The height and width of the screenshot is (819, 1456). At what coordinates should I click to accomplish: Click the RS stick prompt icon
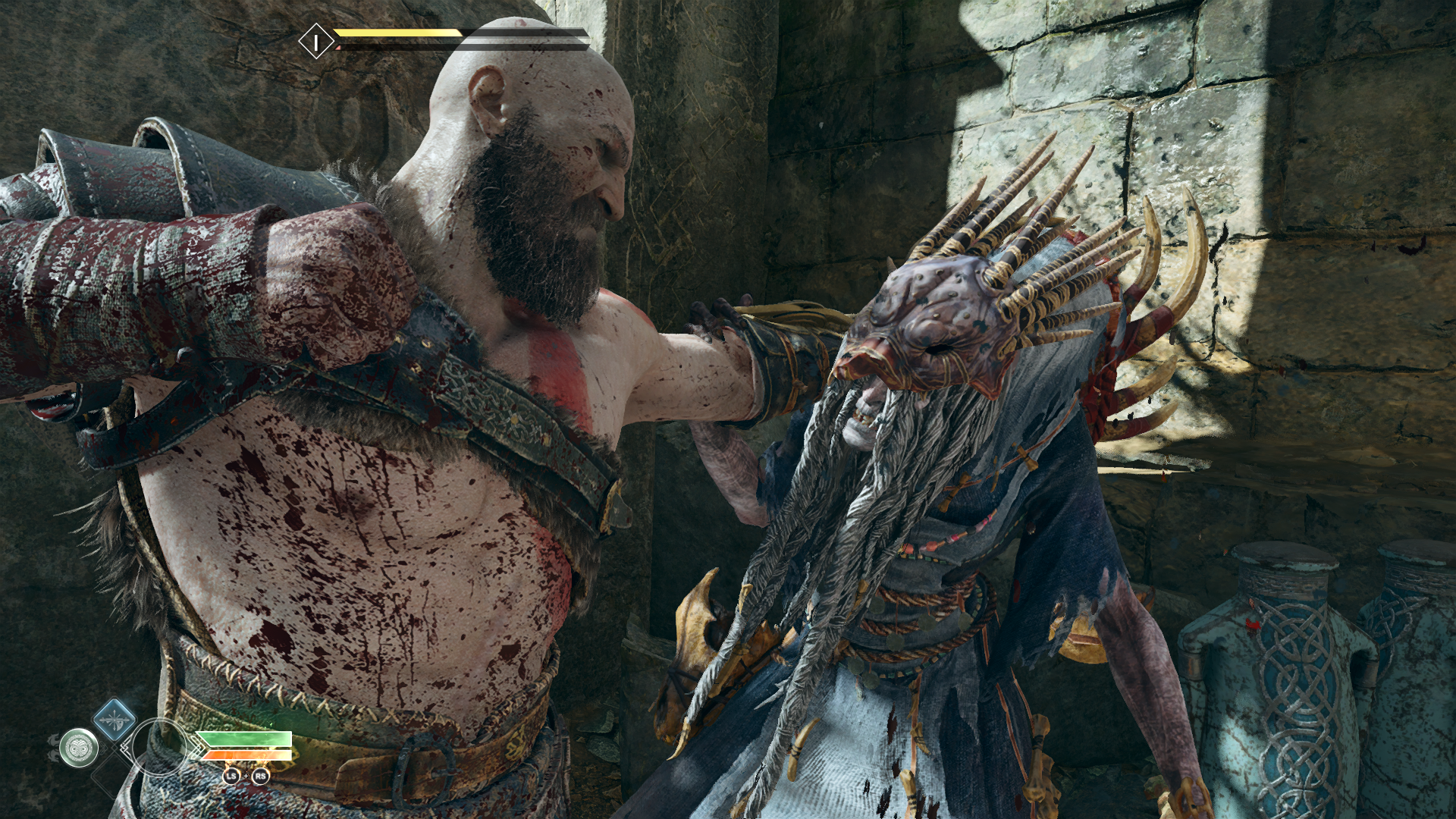(x=260, y=777)
